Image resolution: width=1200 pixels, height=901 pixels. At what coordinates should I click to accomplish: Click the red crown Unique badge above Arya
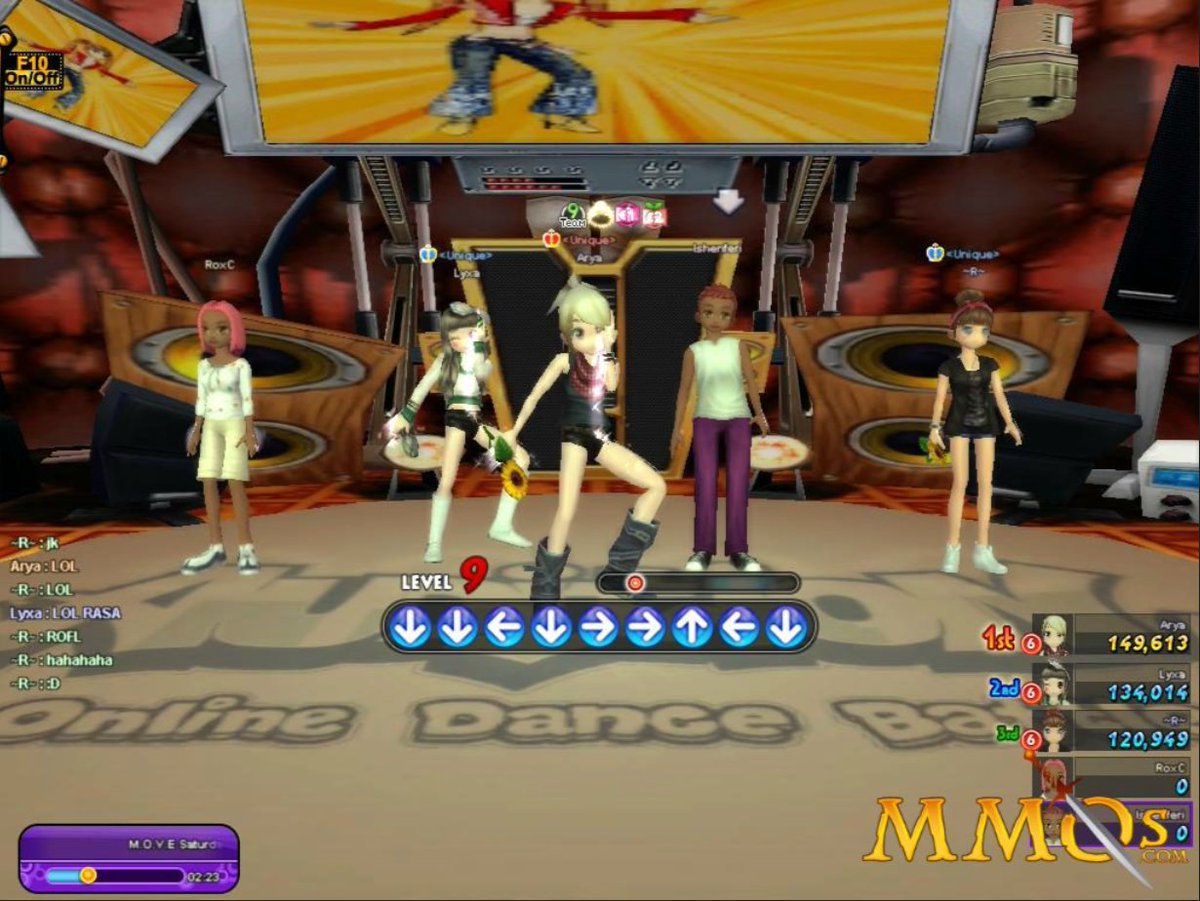(x=551, y=239)
